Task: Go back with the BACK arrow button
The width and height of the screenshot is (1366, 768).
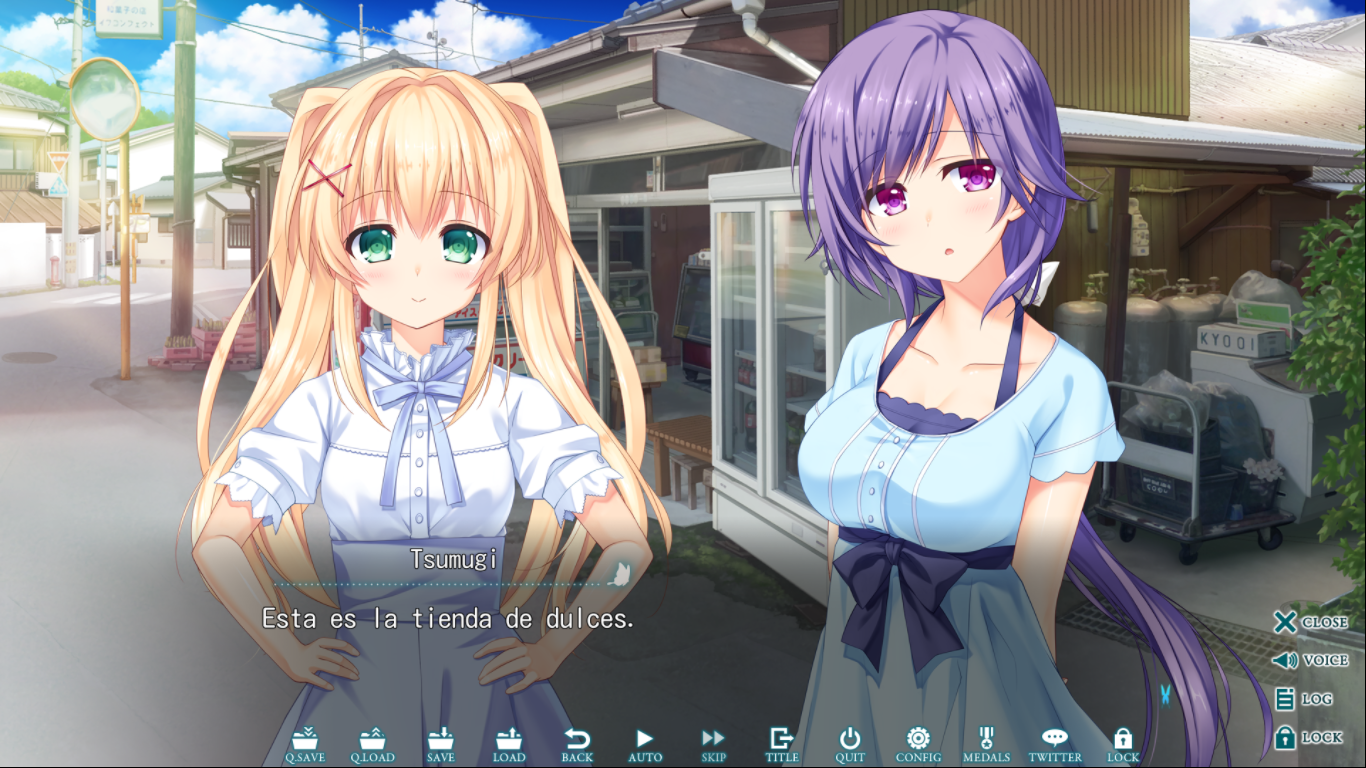Action: pyautogui.click(x=577, y=744)
